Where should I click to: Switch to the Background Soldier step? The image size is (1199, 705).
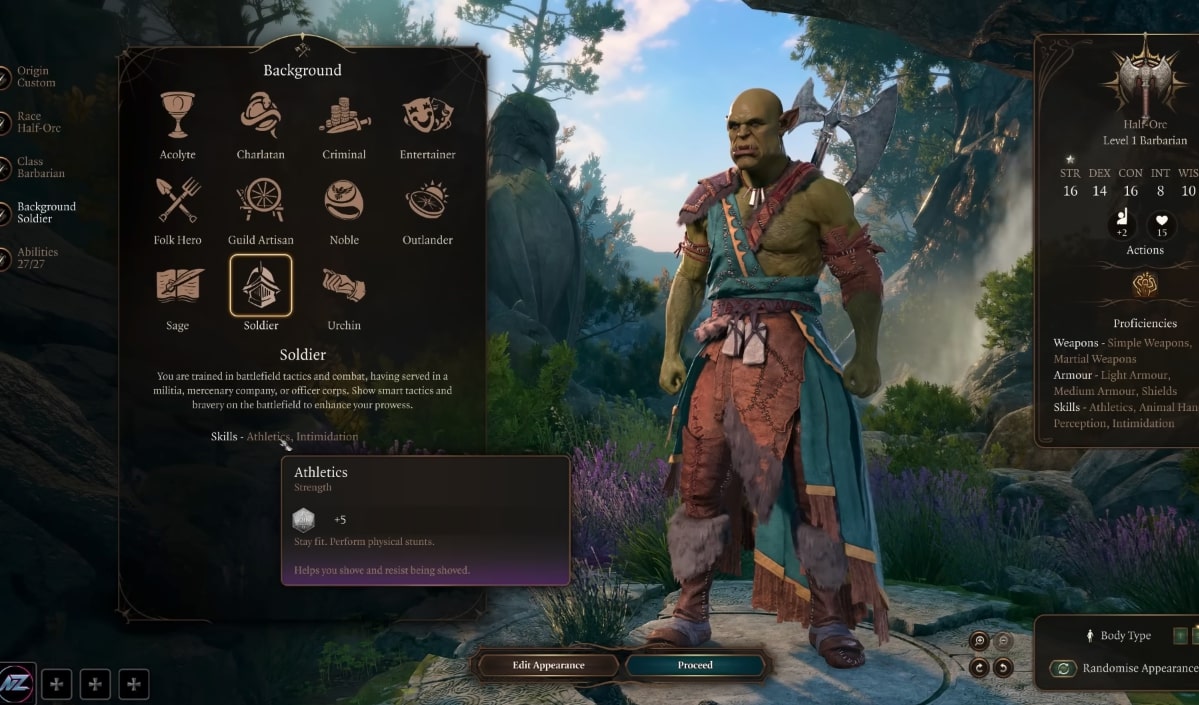click(45, 212)
